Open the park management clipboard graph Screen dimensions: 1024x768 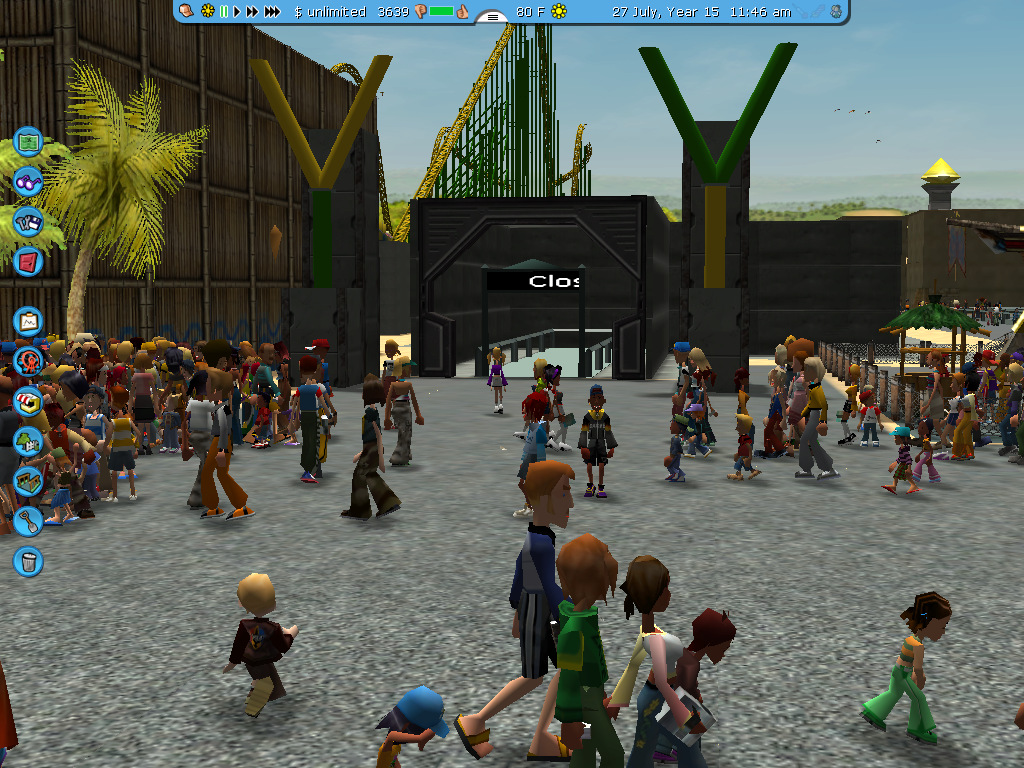click(28, 322)
